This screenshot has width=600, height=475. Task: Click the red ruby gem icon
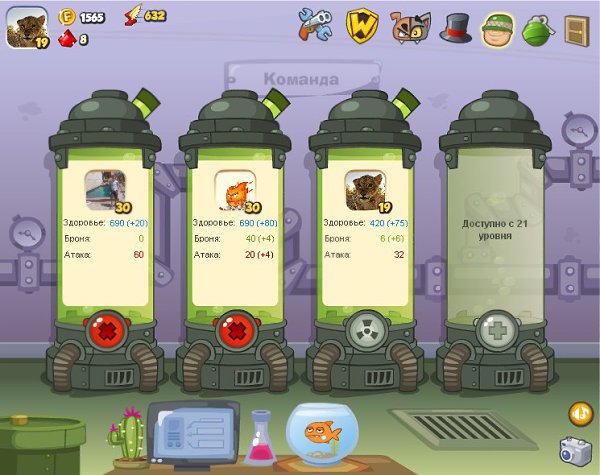coord(67,39)
